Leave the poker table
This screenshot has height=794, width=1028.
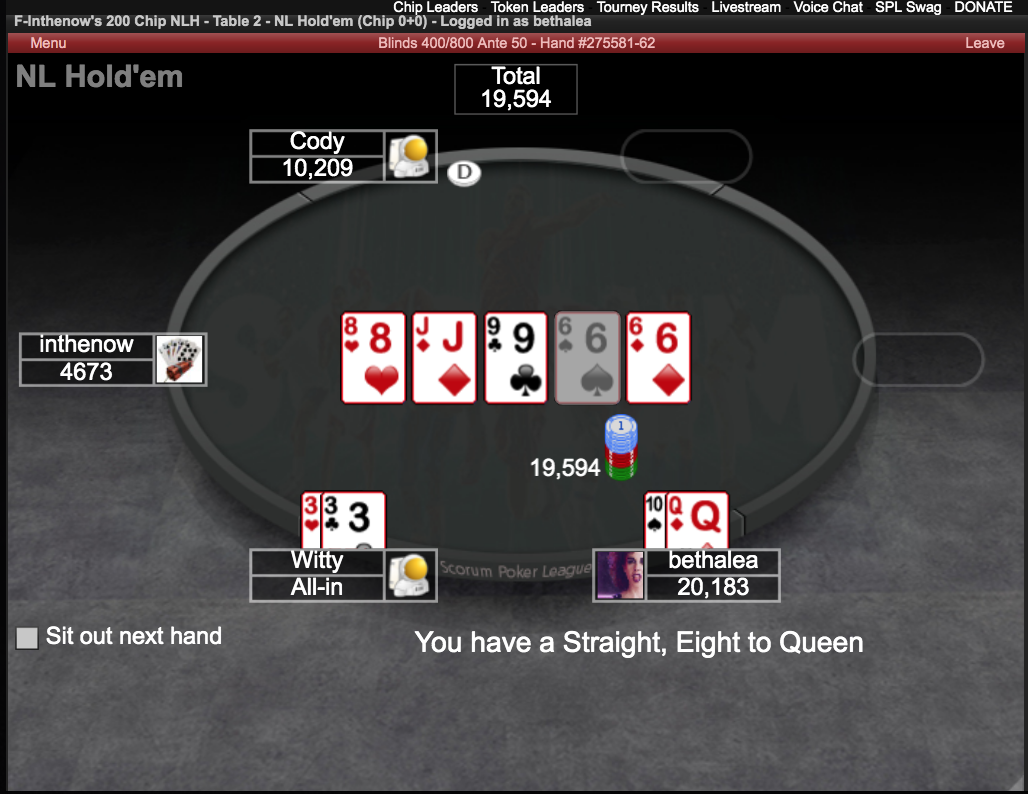(984, 43)
